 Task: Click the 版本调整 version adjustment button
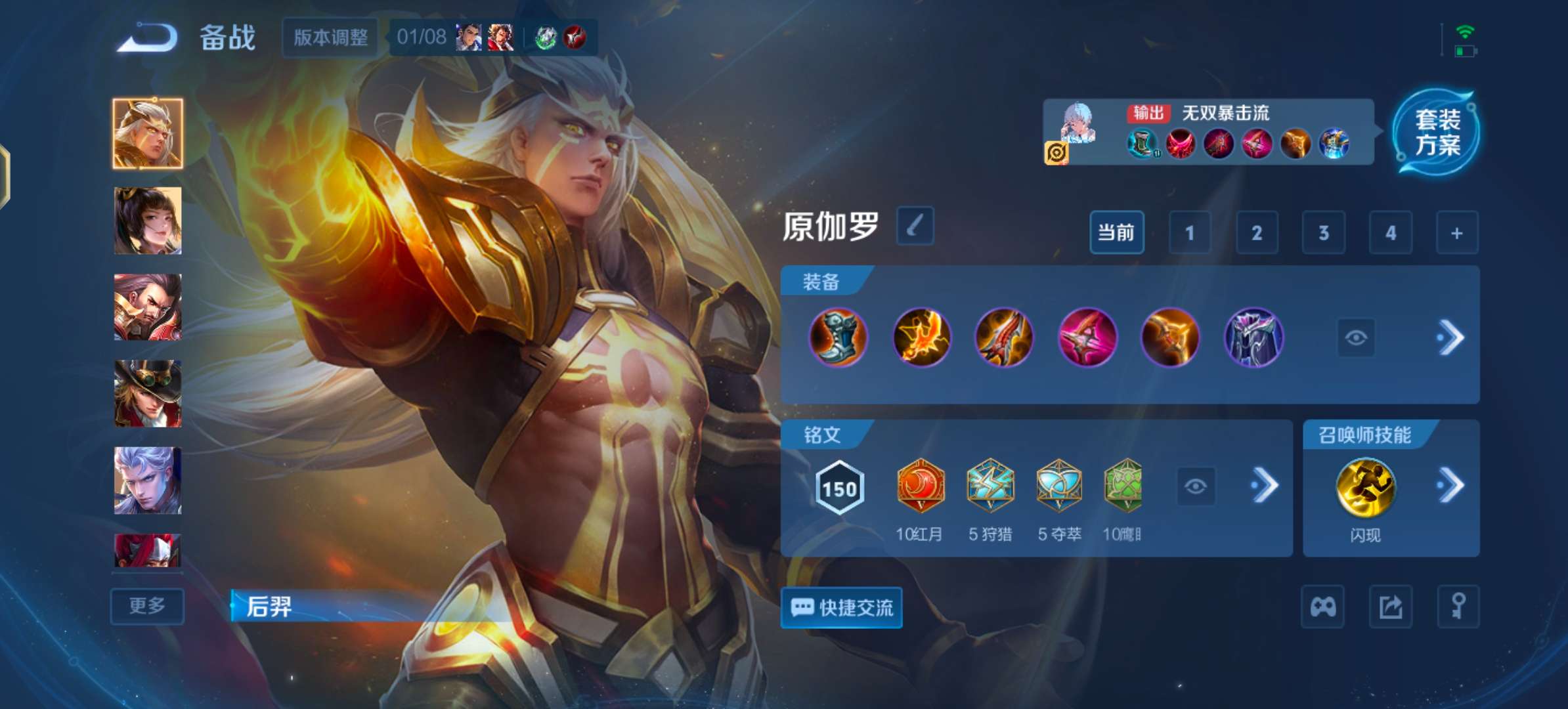(x=329, y=38)
